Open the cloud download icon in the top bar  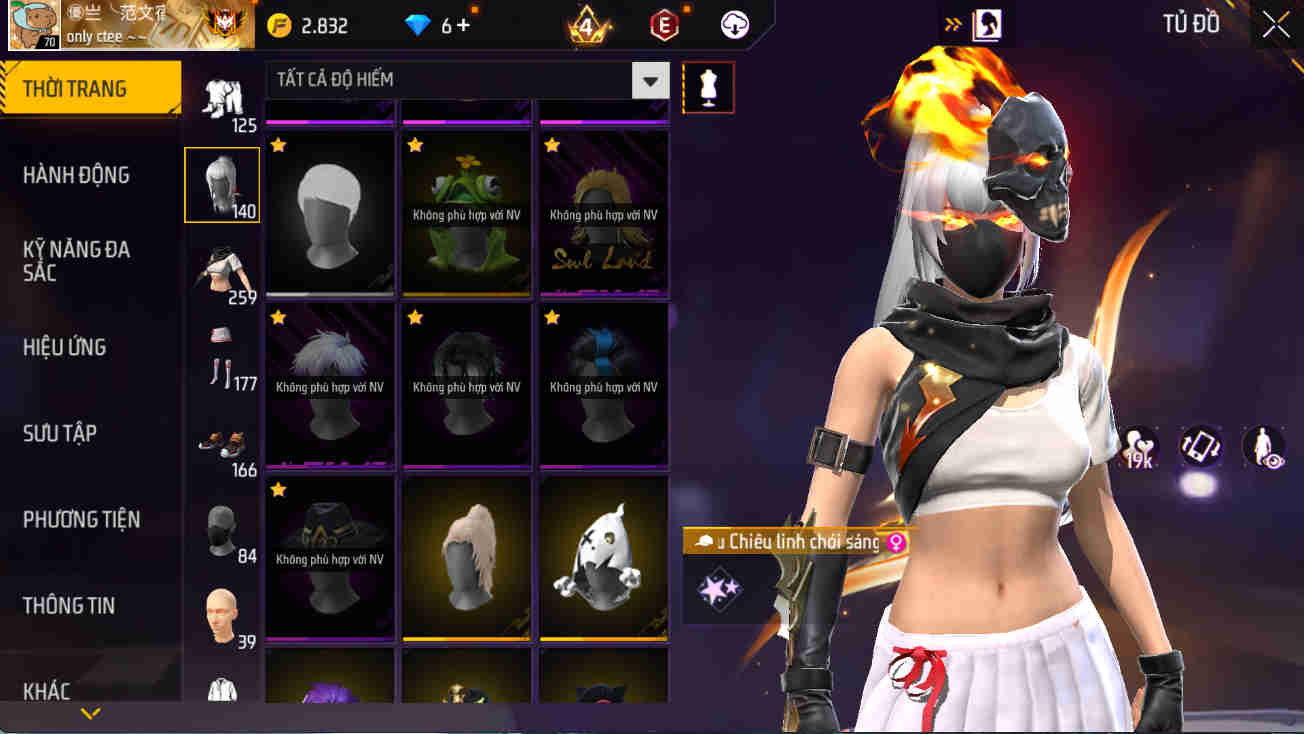[735, 25]
